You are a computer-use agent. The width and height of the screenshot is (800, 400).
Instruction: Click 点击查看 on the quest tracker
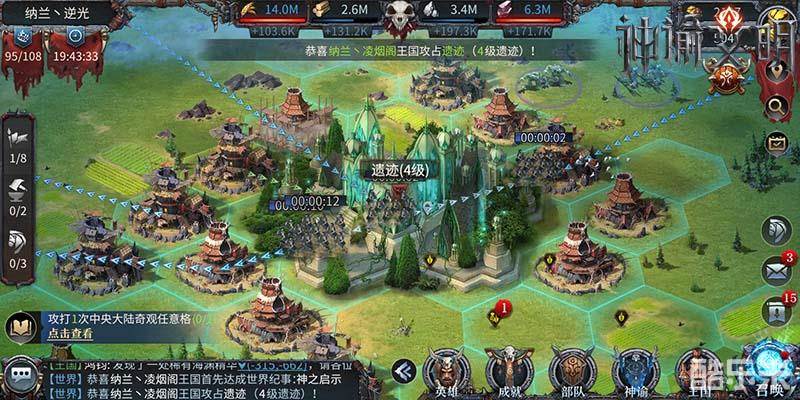coord(68,334)
